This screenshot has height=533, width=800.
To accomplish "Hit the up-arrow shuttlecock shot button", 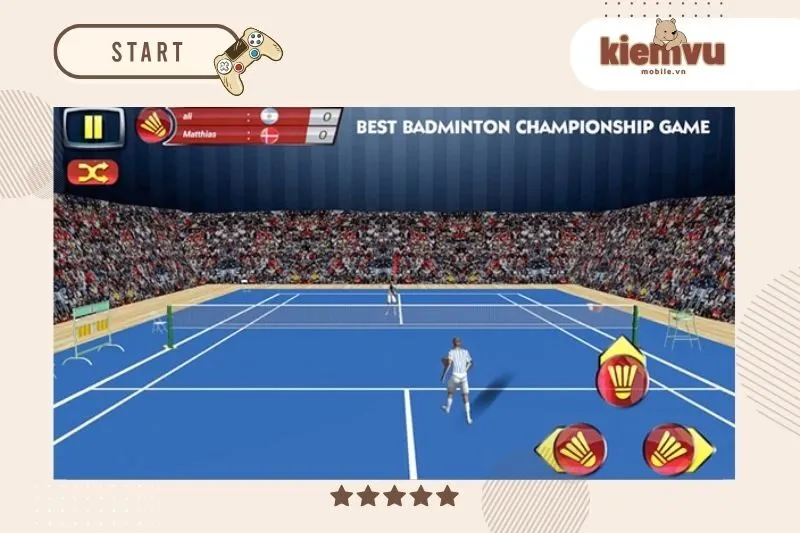I will 622,377.
